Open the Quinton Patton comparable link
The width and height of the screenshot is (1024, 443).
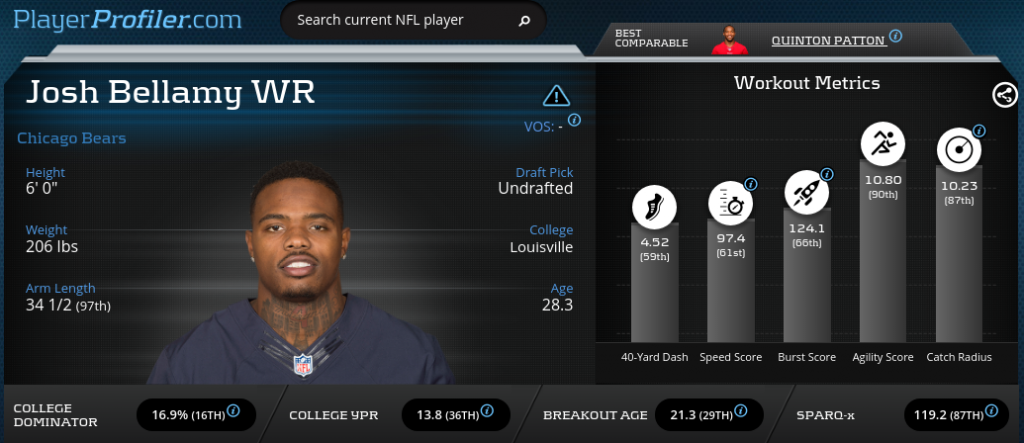(828, 40)
